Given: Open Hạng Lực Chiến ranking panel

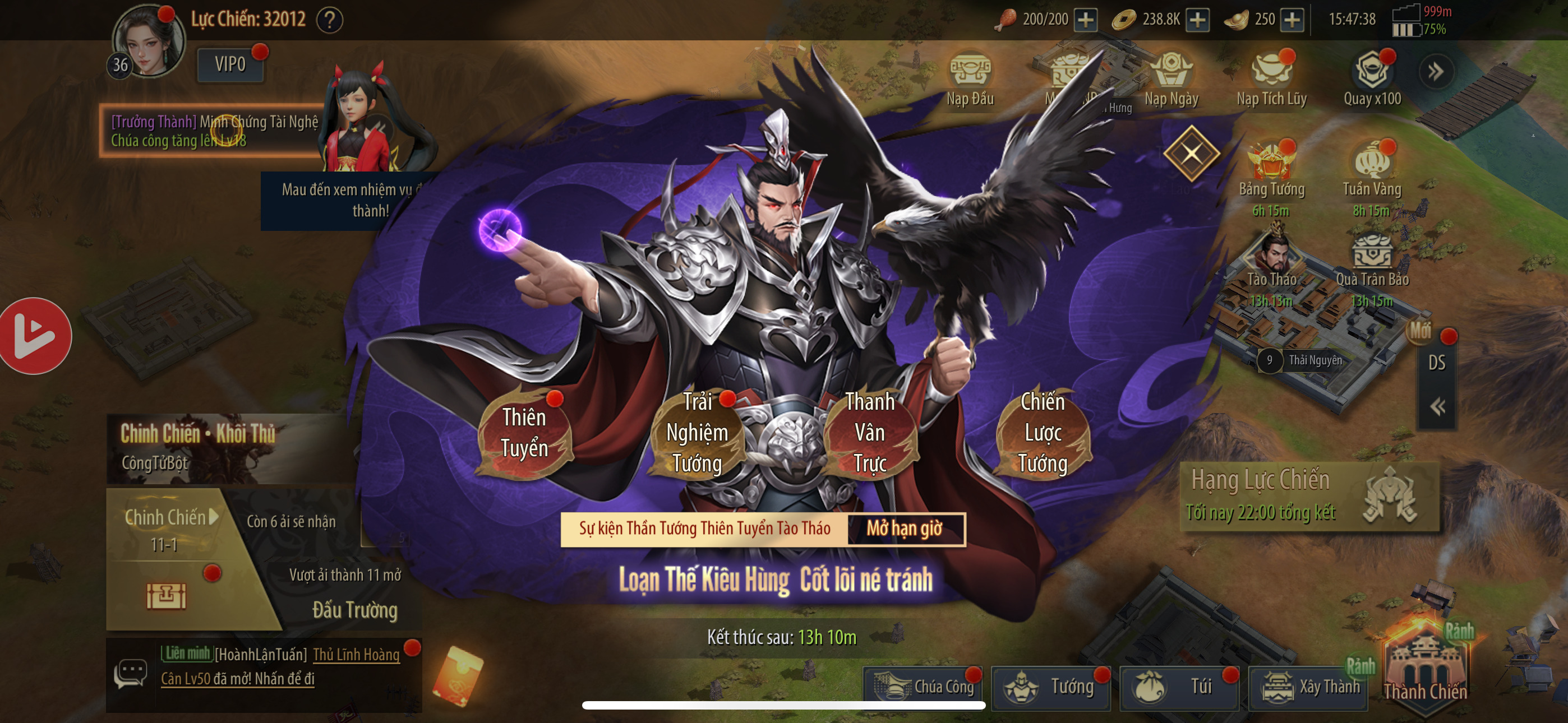Looking at the screenshot, I should point(1309,495).
